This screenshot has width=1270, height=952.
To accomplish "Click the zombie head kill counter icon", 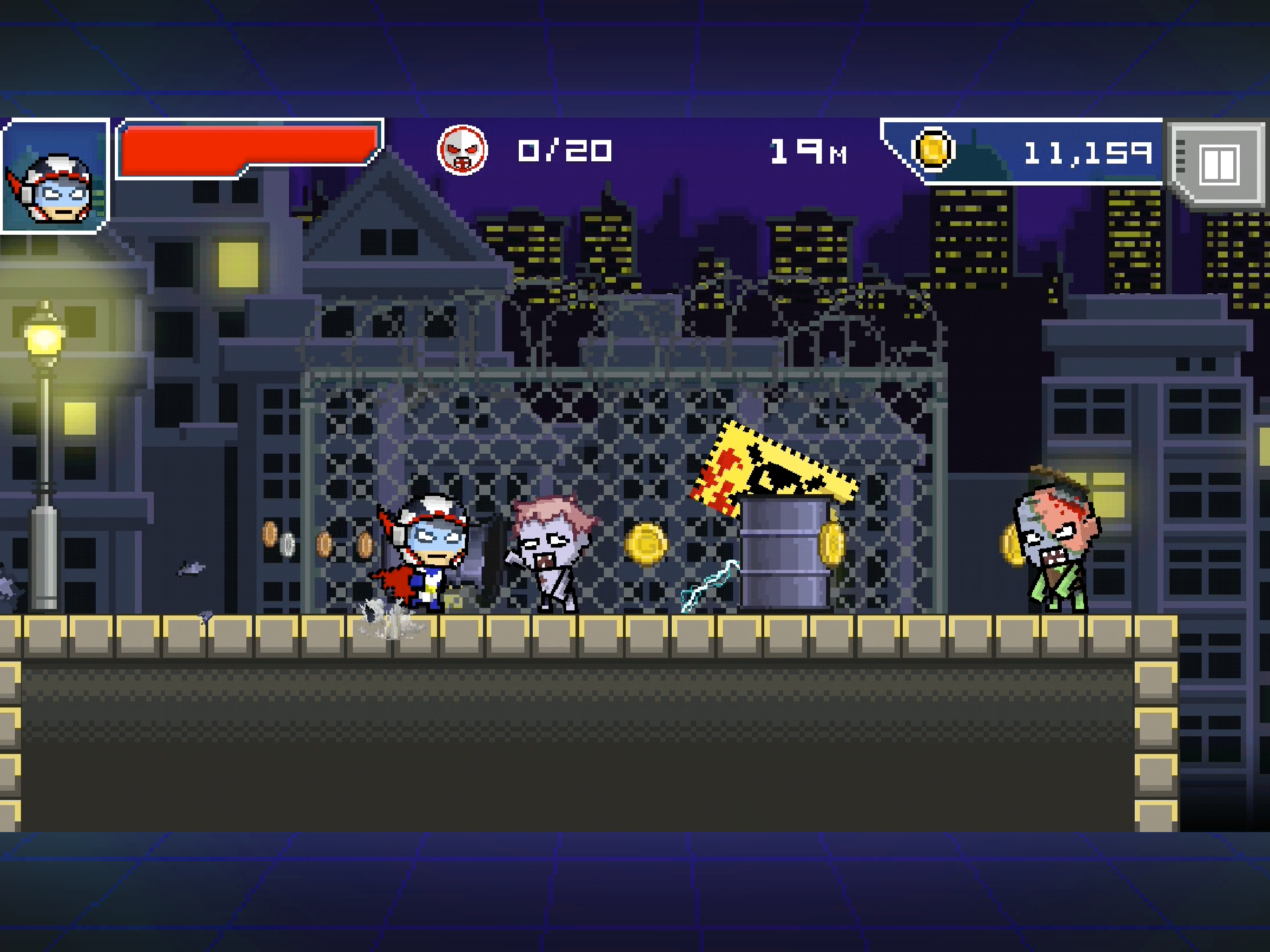I will 464,151.
